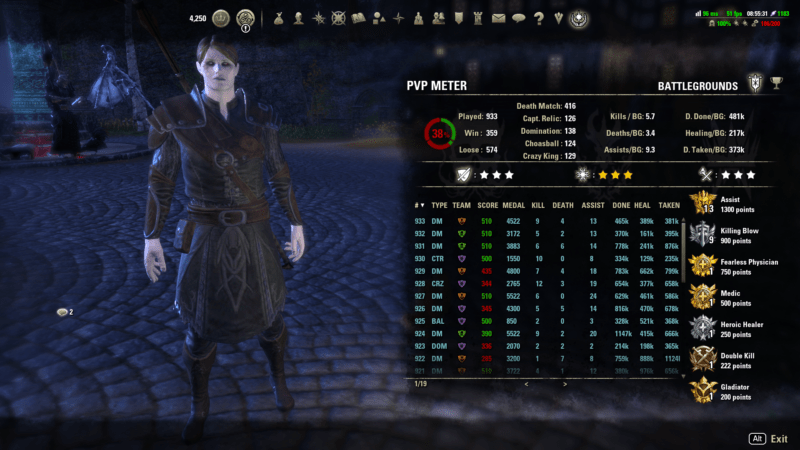This screenshot has height=450, width=800.
Task: Open the help question mark icon
Action: pyautogui.click(x=538, y=18)
